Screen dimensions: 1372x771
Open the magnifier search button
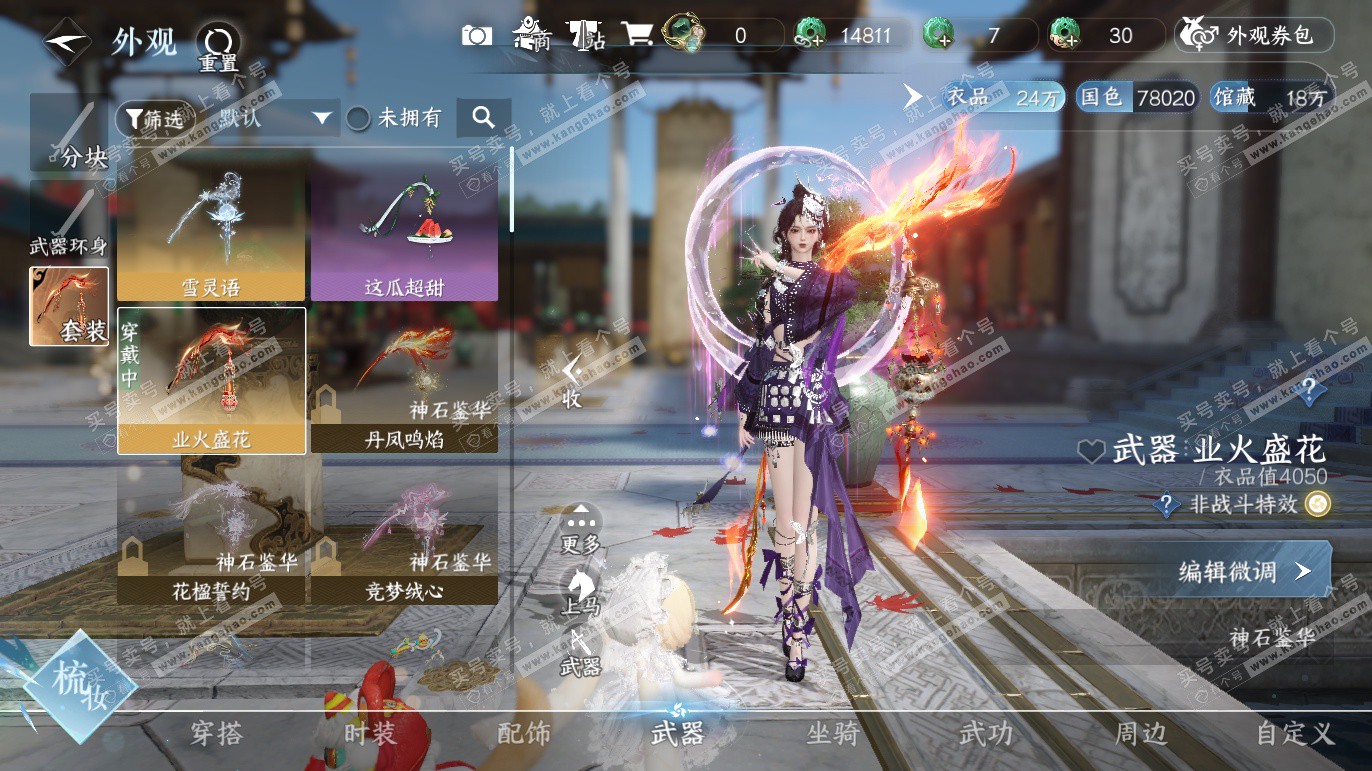coord(483,118)
